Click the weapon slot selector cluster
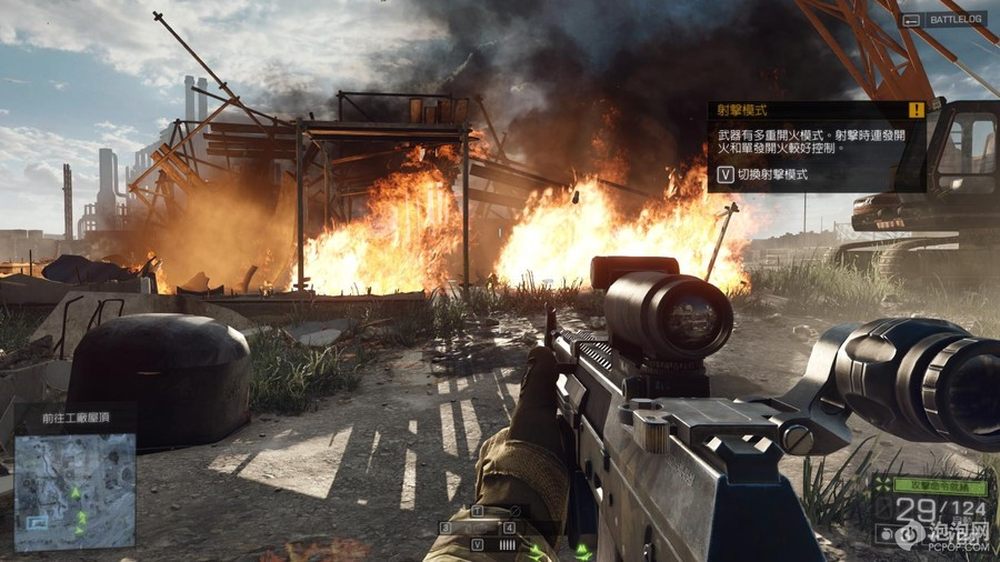The width and height of the screenshot is (1000, 562). 481,527
